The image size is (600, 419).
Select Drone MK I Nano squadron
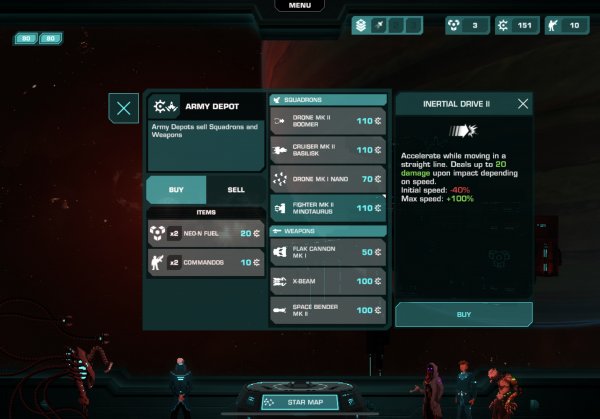327,179
